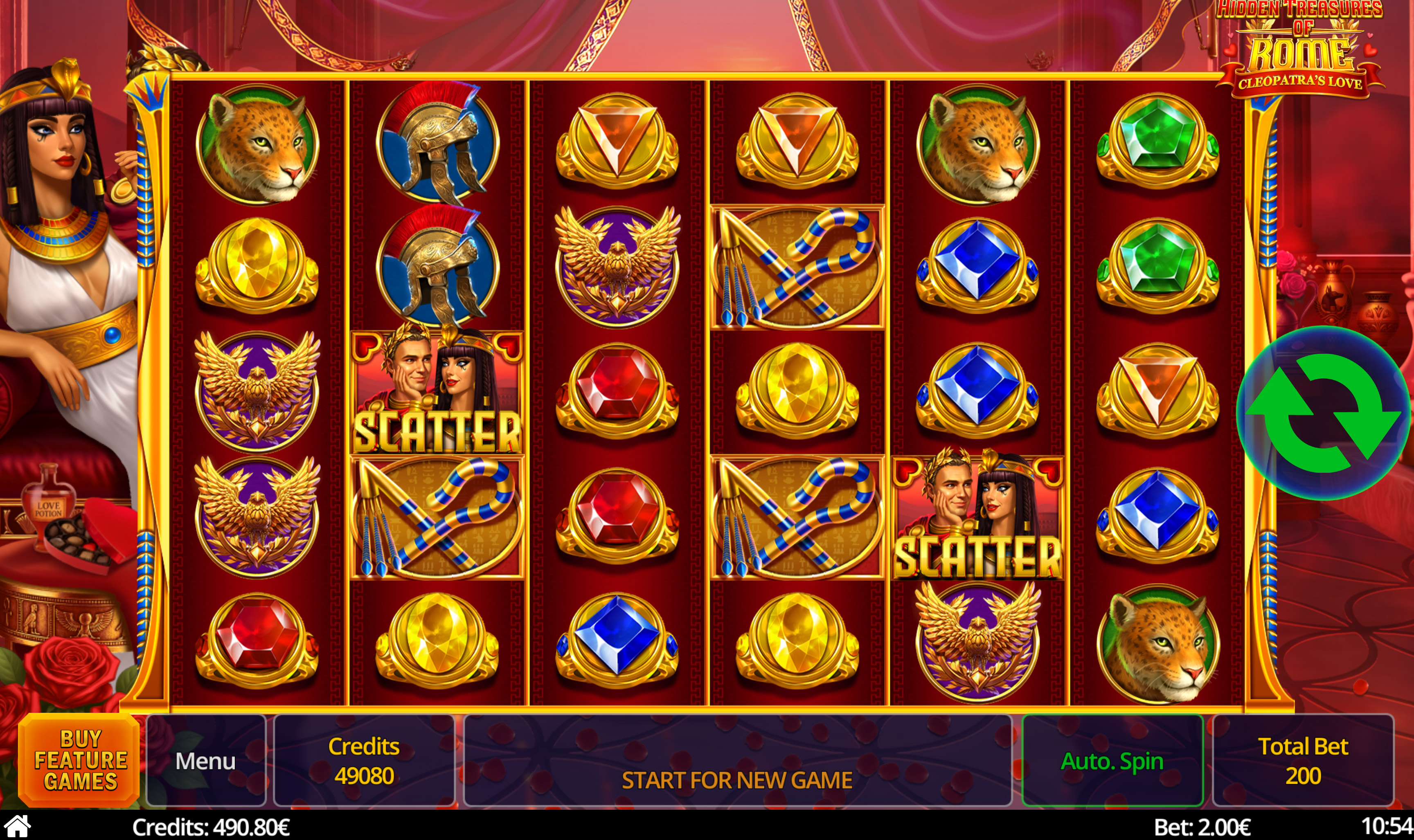Click the home icon
Viewport: 1414px width, 840px height.
click(x=17, y=827)
